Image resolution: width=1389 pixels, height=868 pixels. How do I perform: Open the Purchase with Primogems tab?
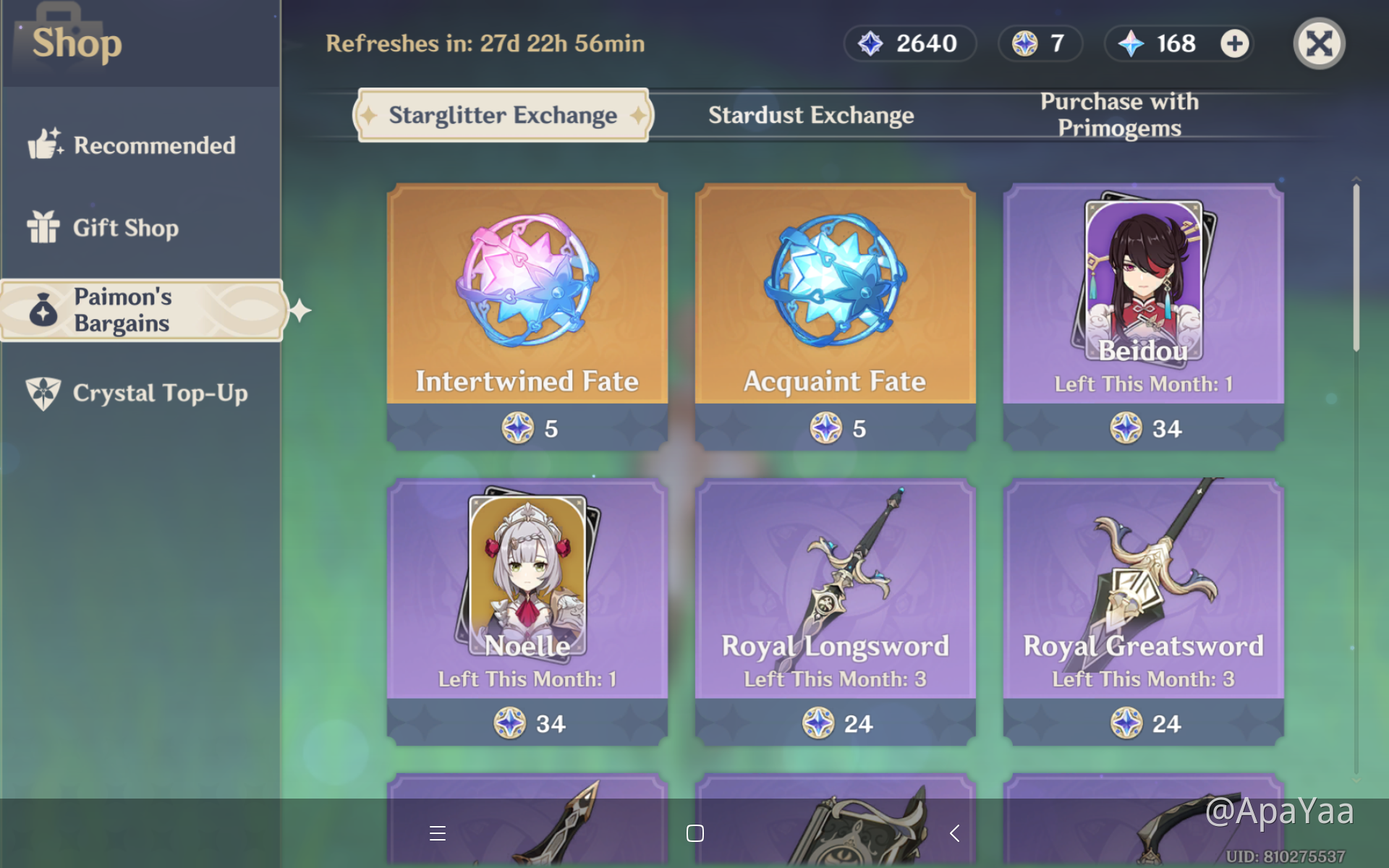tap(1118, 114)
